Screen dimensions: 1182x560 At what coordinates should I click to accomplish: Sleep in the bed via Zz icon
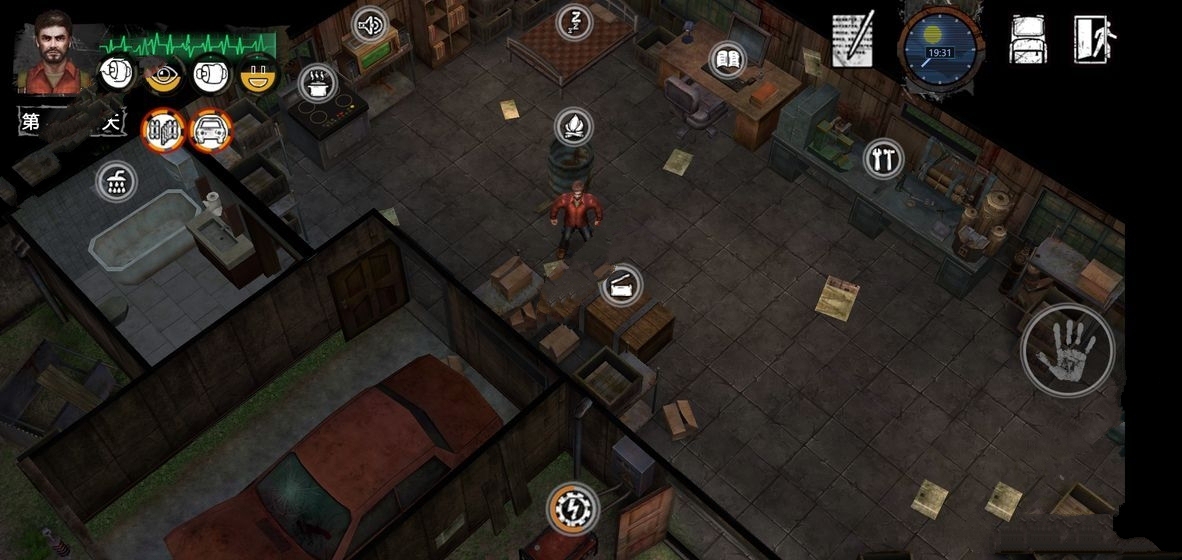(x=574, y=20)
